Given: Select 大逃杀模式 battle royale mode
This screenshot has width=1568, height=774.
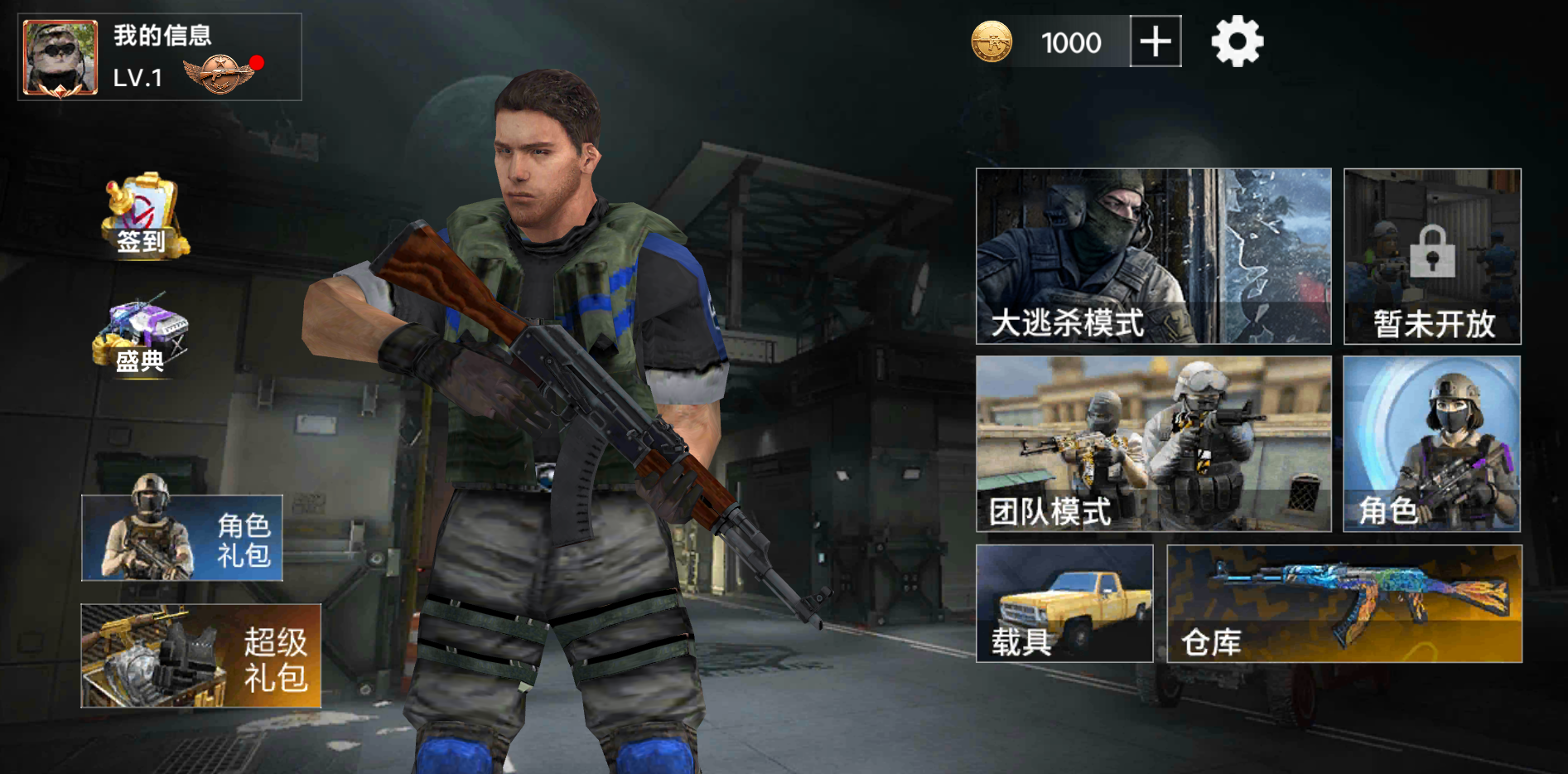Looking at the screenshot, I should (x=1153, y=256).
